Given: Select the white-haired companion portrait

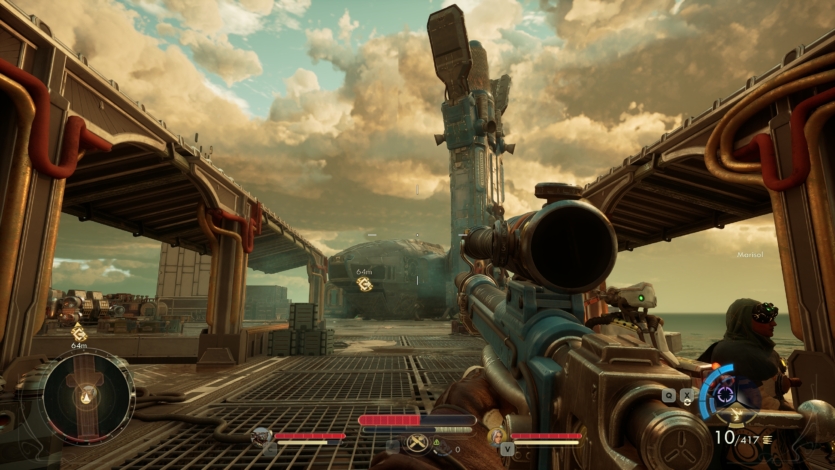Looking at the screenshot, I should pyautogui.click(x=497, y=435).
